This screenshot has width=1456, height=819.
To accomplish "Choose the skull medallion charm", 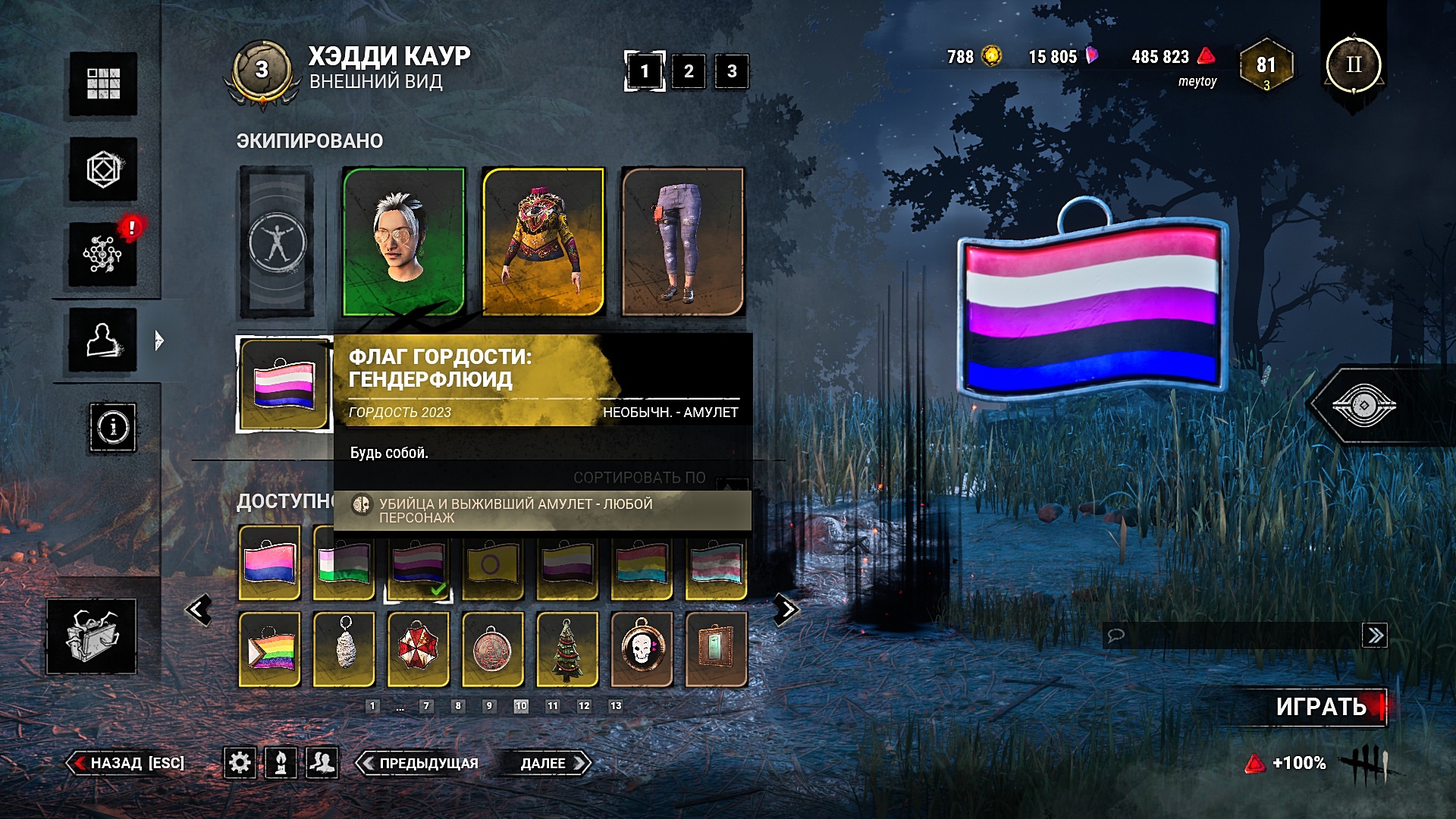I will pos(642,649).
